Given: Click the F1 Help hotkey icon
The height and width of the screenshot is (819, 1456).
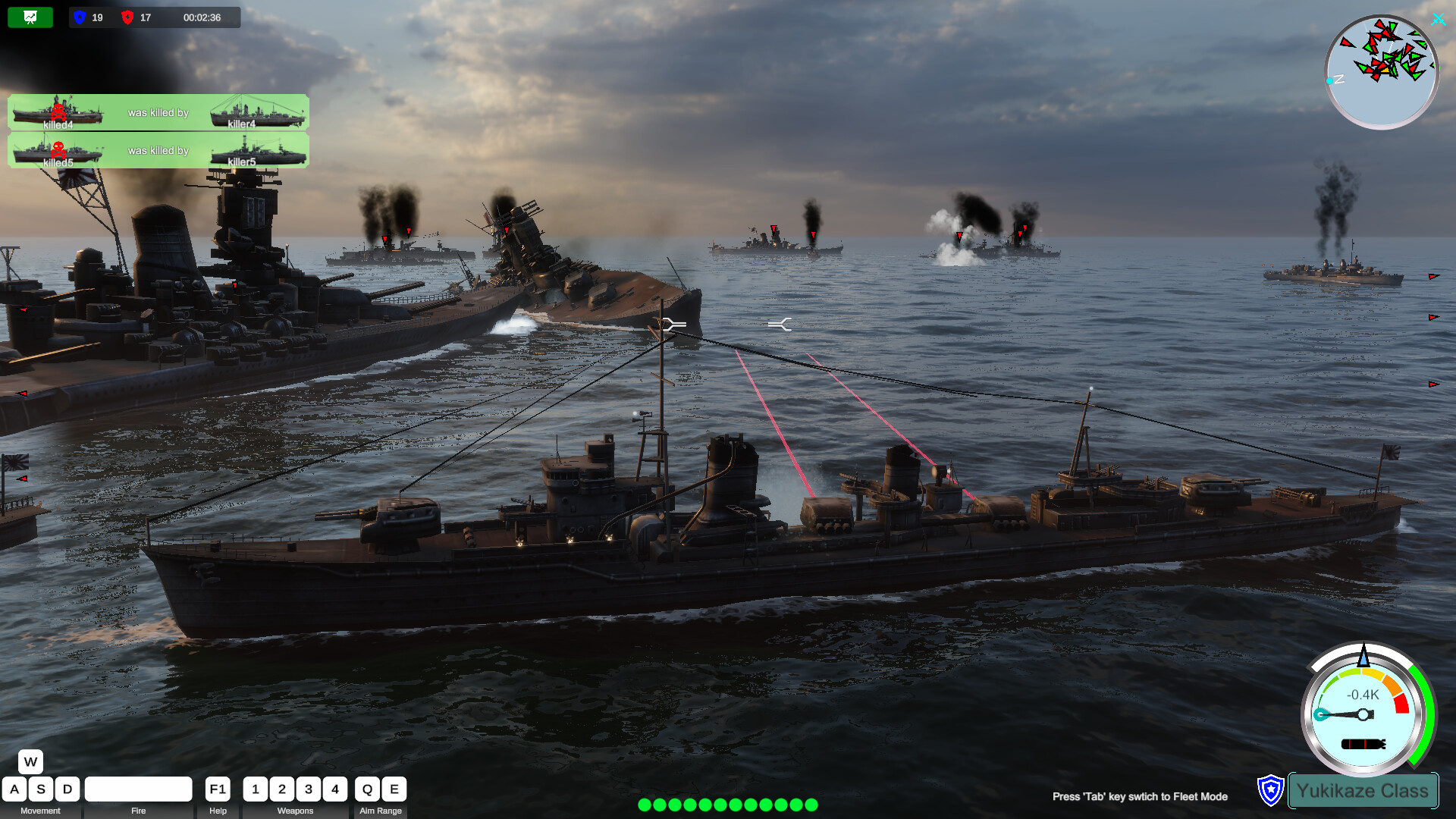Looking at the screenshot, I should tap(217, 789).
